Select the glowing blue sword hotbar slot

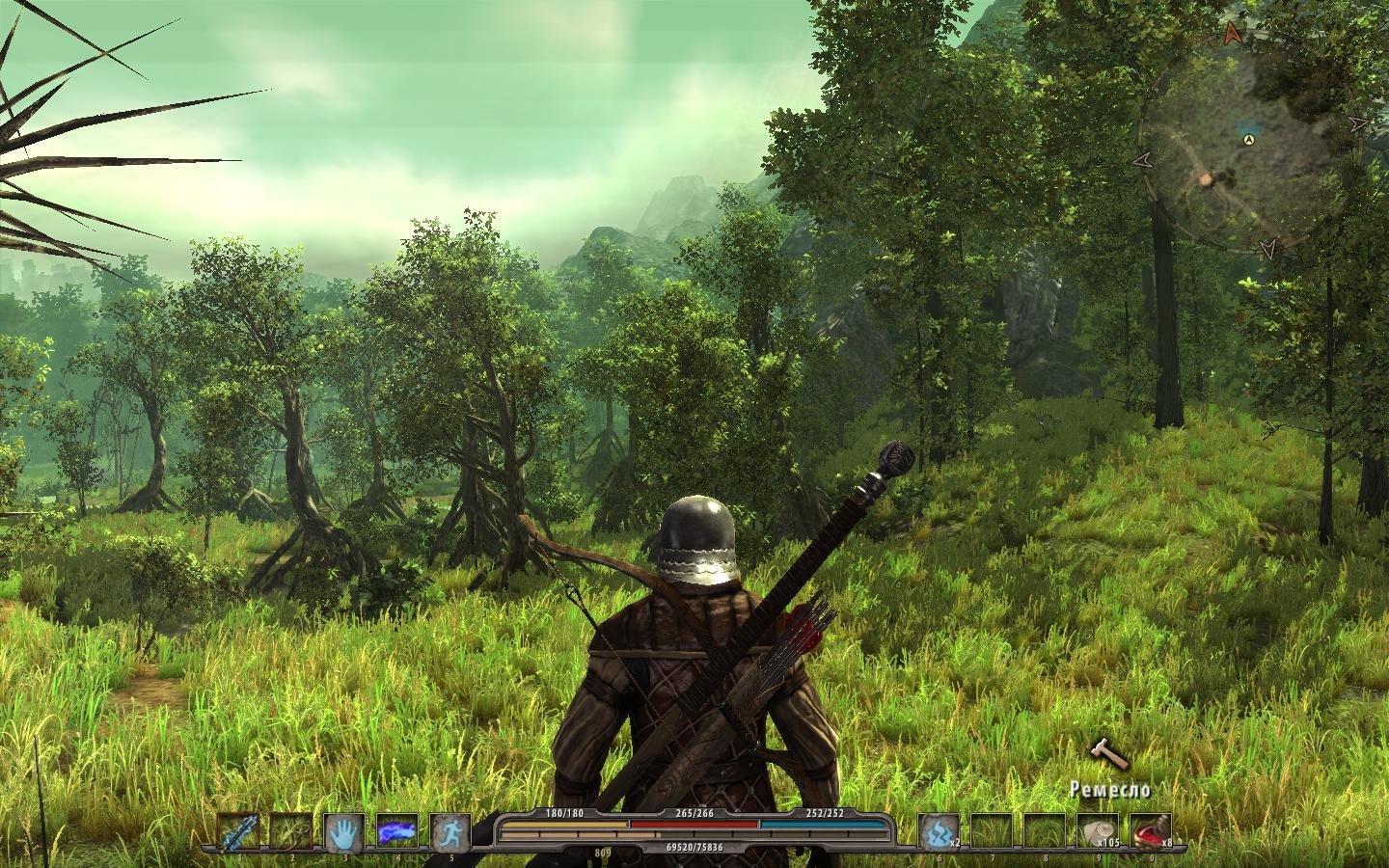click(x=238, y=831)
